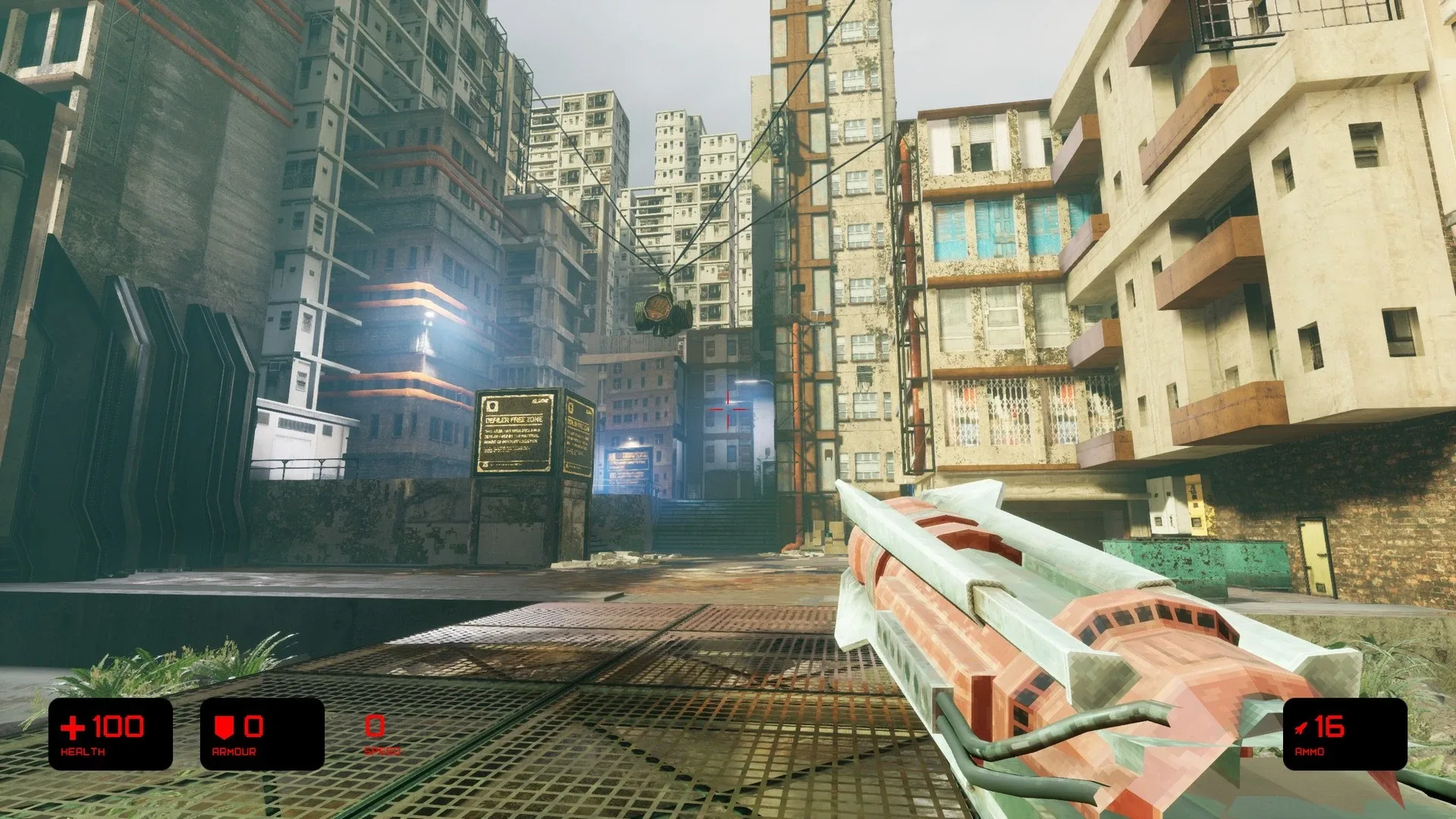This screenshot has width=1456, height=819.
Task: Click the DEALER FREE ZONE sign title text
Action: [x=513, y=419]
